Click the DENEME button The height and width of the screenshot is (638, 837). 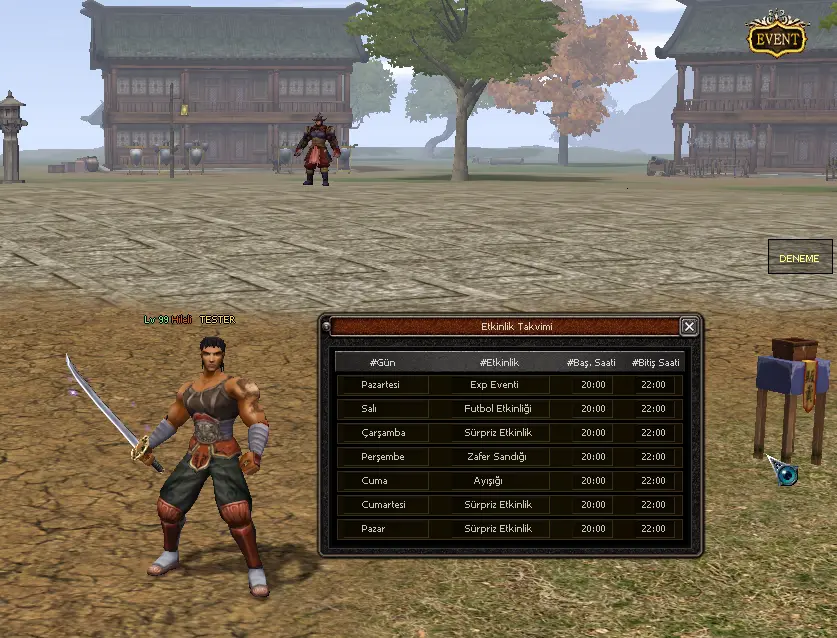coord(799,258)
